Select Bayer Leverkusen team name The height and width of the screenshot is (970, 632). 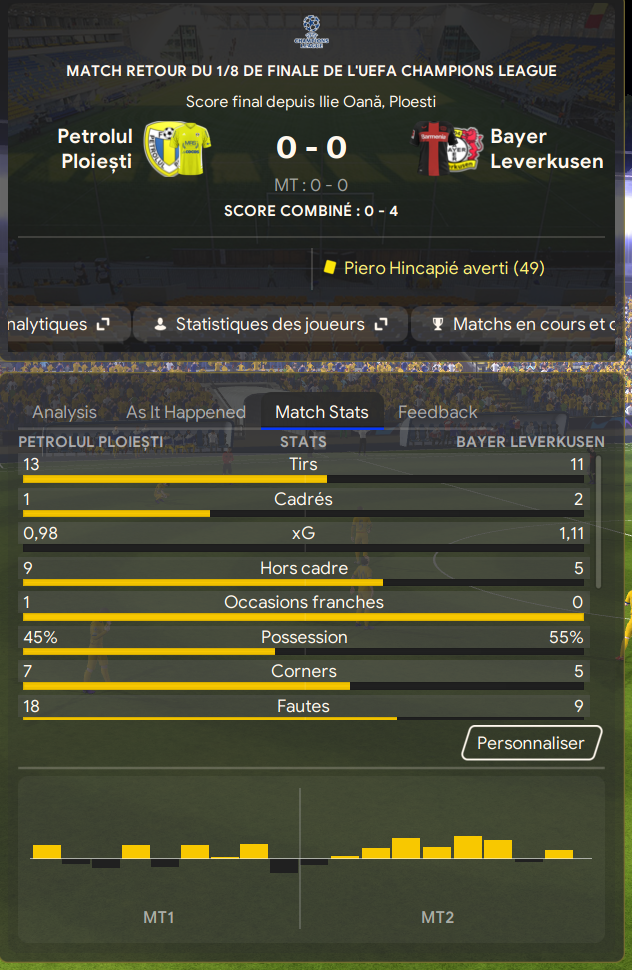coord(546,149)
